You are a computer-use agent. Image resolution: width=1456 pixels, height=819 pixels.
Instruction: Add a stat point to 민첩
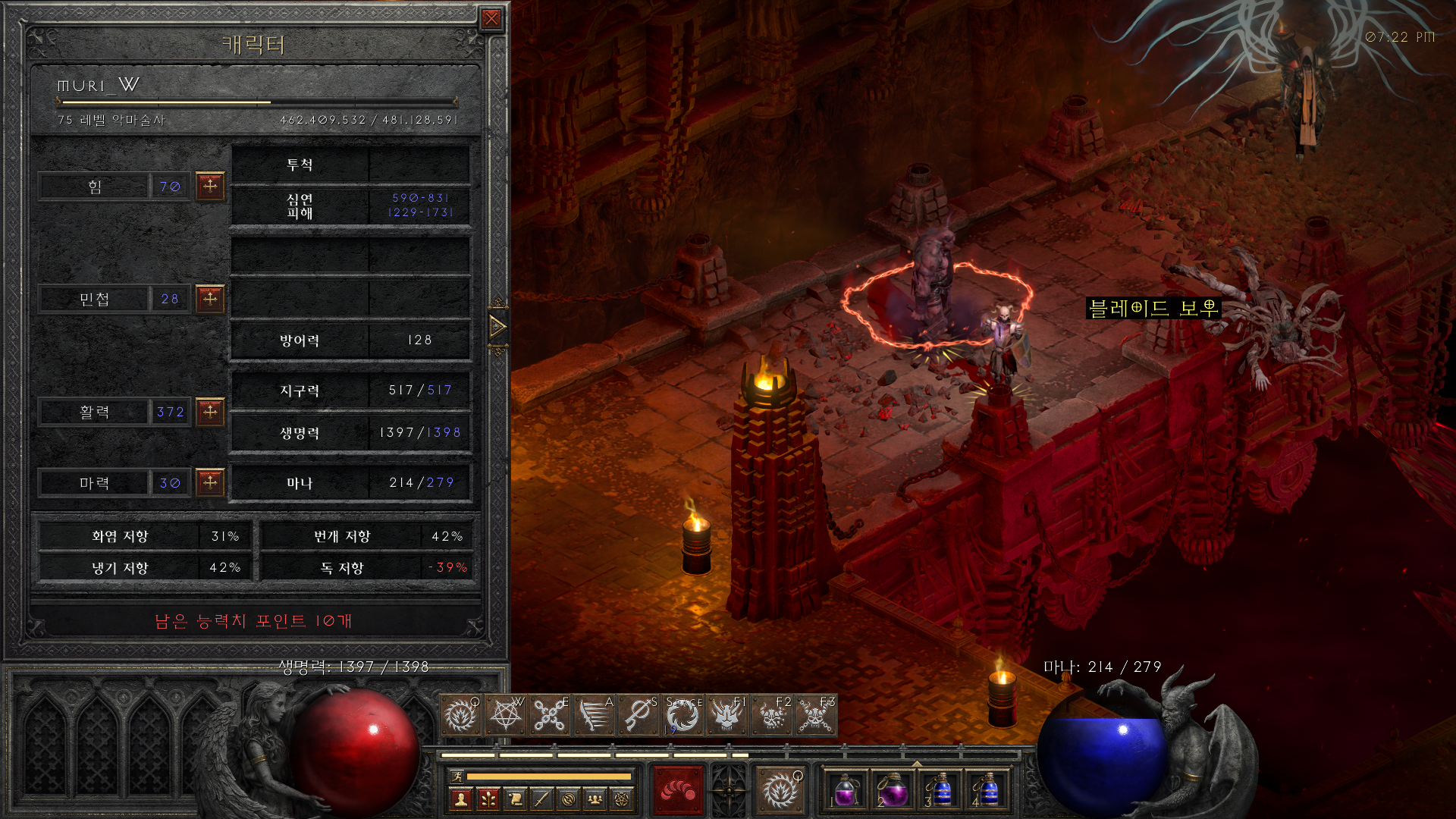pos(210,299)
